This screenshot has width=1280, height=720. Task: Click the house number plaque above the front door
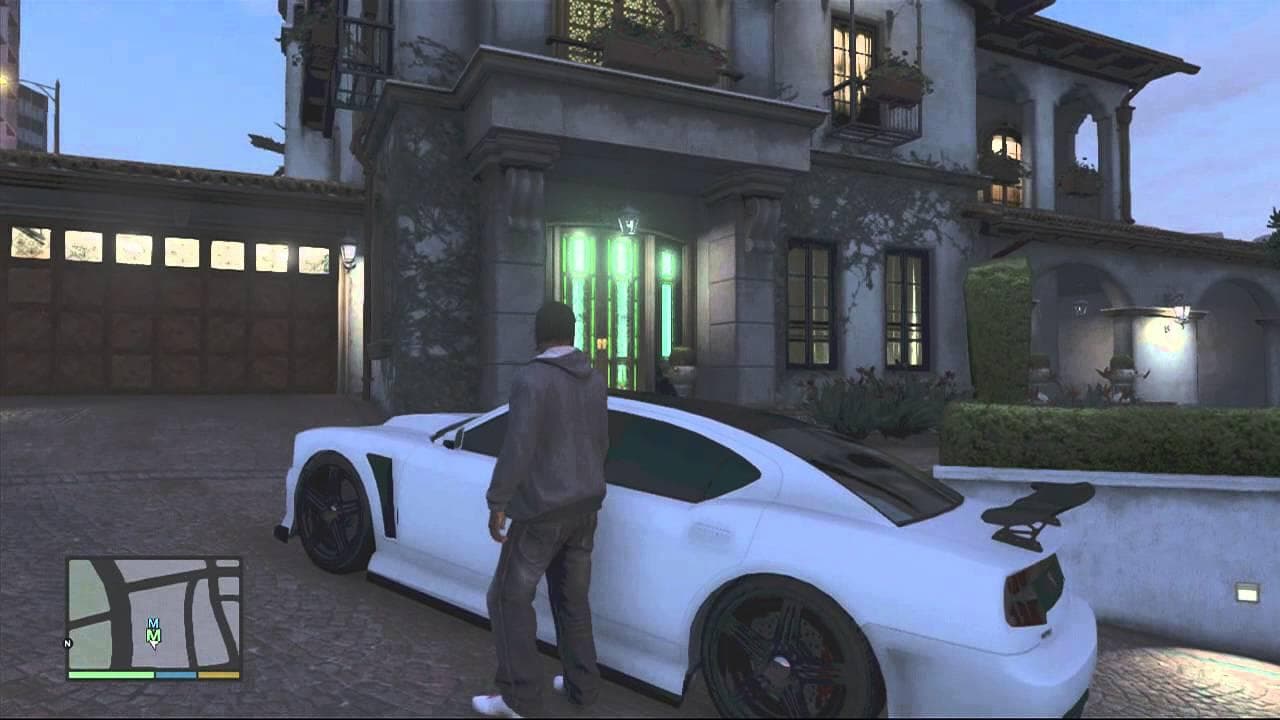[628, 222]
